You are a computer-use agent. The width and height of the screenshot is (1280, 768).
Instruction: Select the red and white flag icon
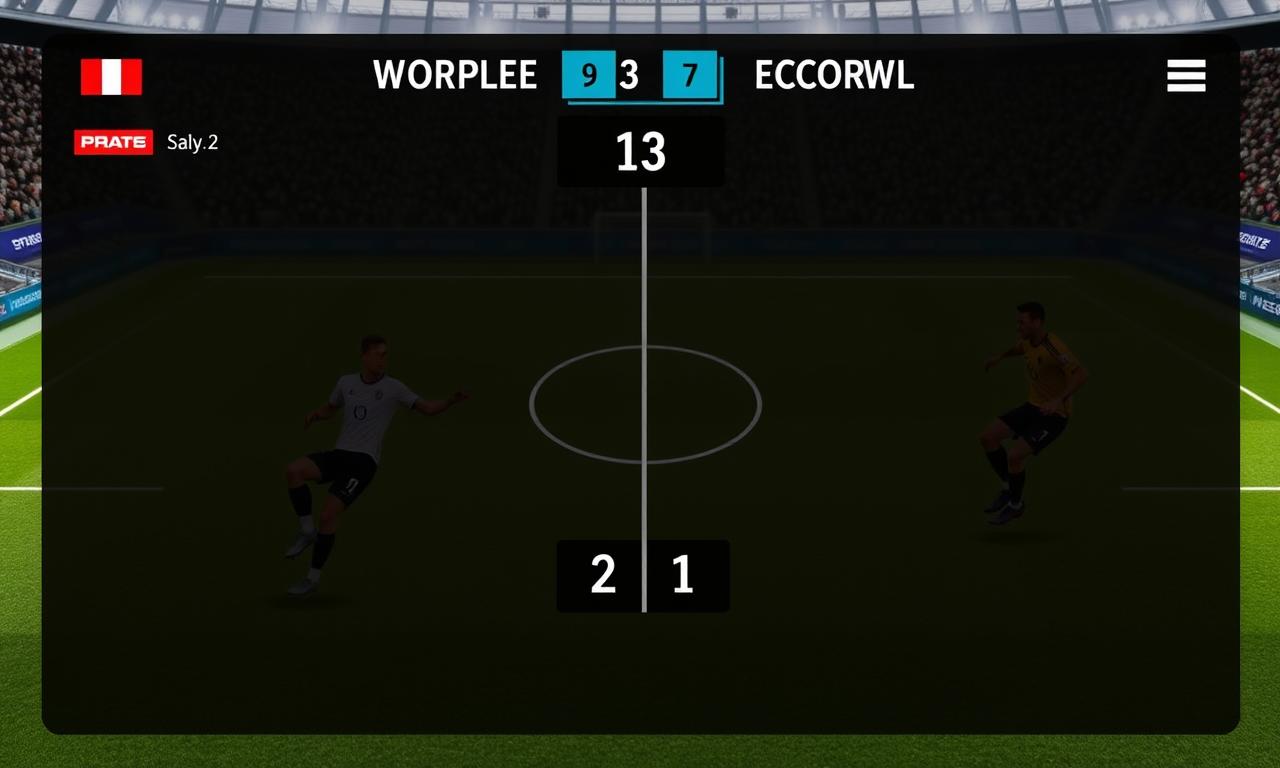[111, 77]
